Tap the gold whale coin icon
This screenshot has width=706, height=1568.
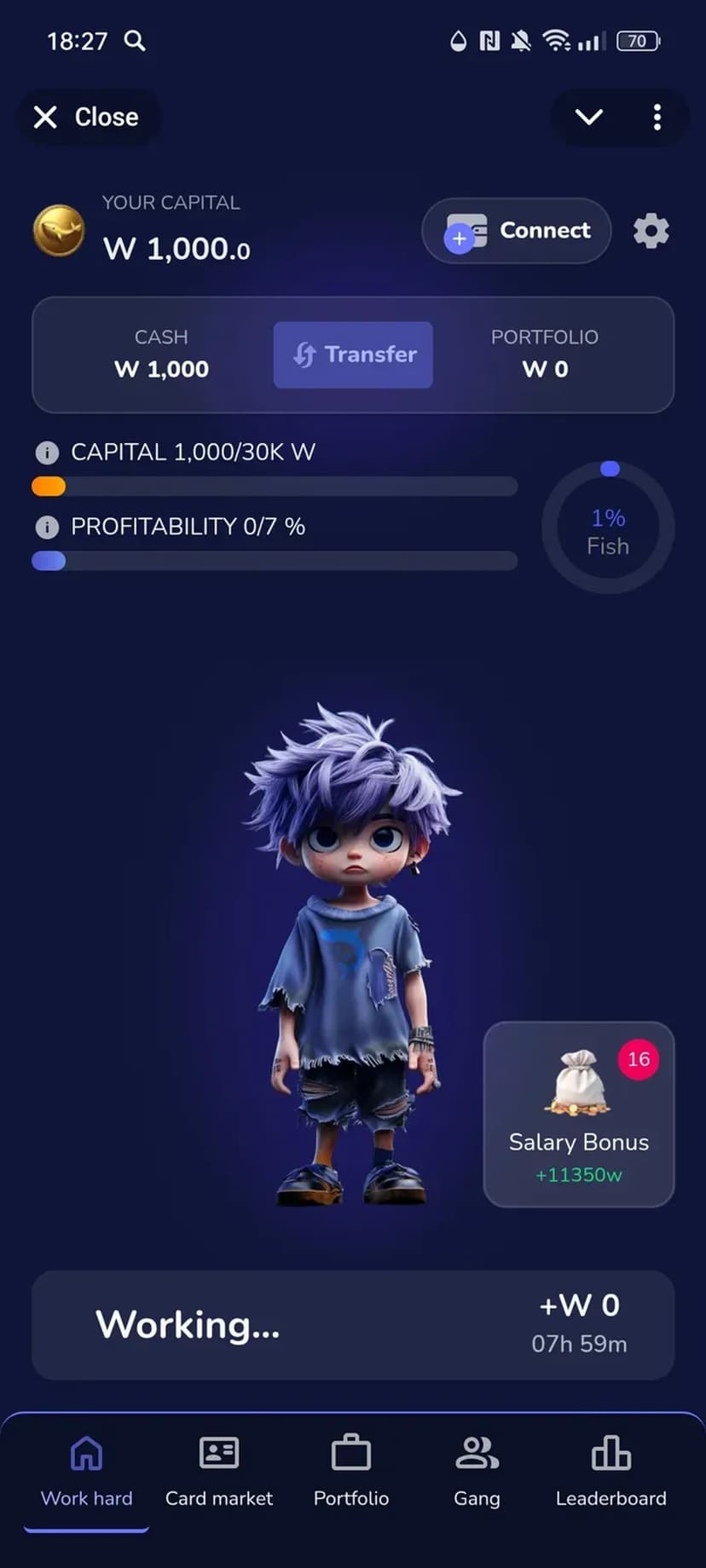click(x=59, y=231)
